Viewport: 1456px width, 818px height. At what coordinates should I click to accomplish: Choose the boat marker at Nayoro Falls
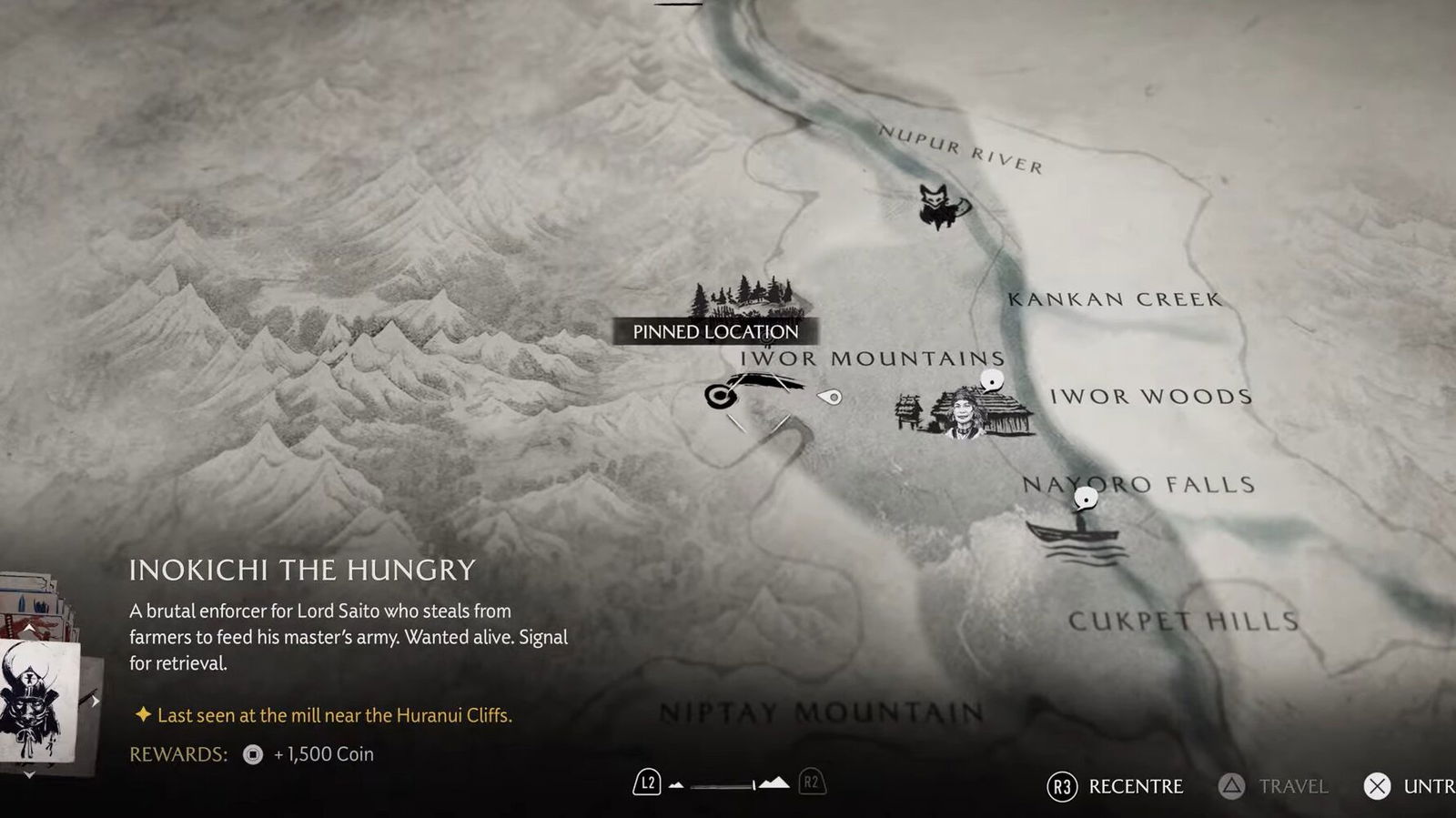[x=1076, y=536]
